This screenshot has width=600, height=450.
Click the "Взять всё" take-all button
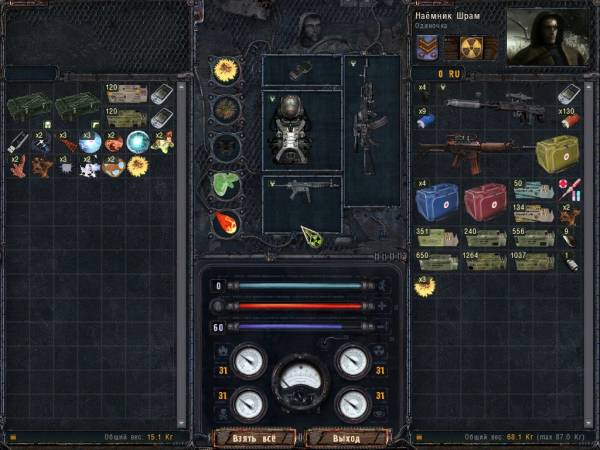[x=254, y=437]
